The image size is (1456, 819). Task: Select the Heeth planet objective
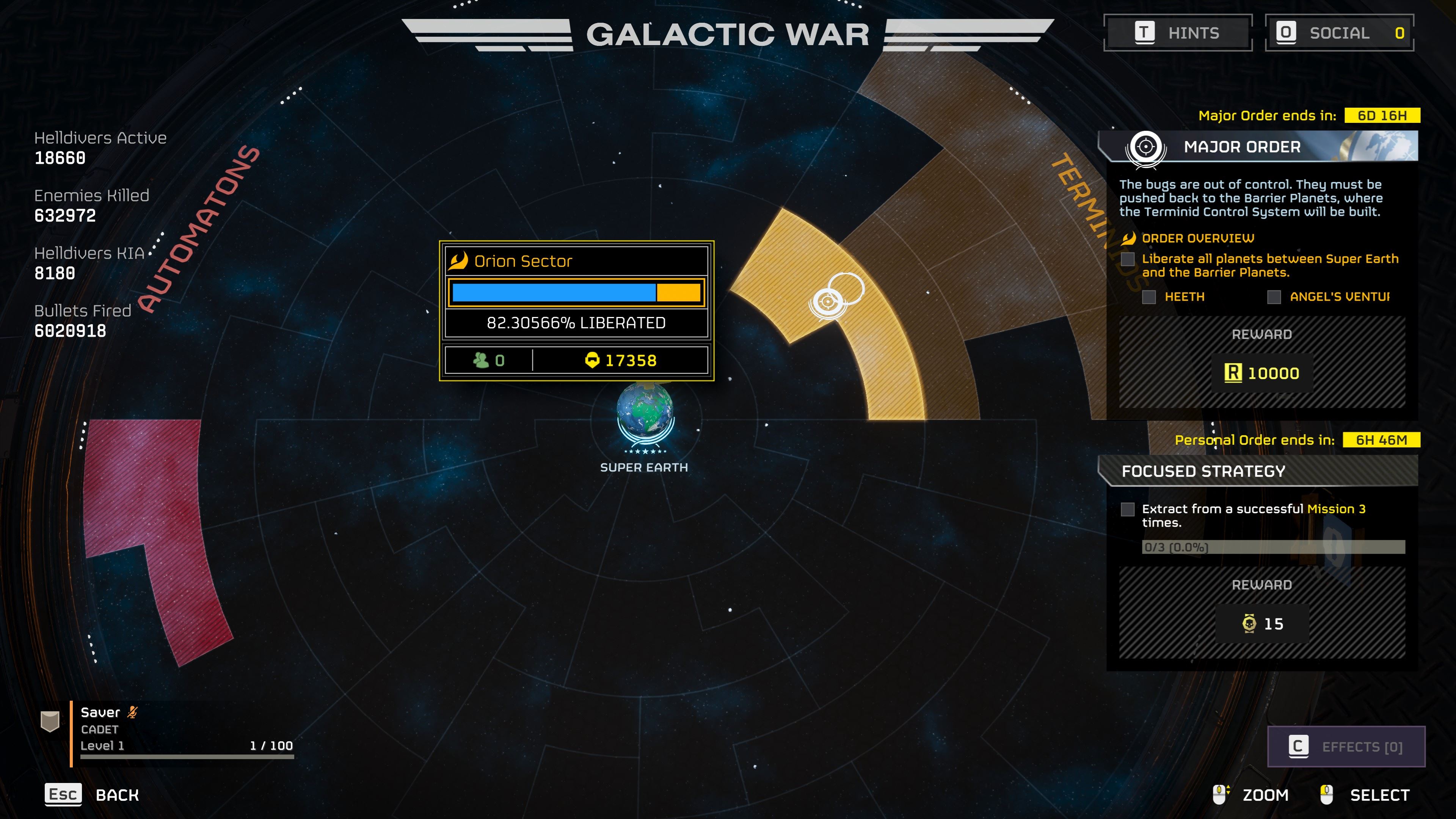(1183, 297)
